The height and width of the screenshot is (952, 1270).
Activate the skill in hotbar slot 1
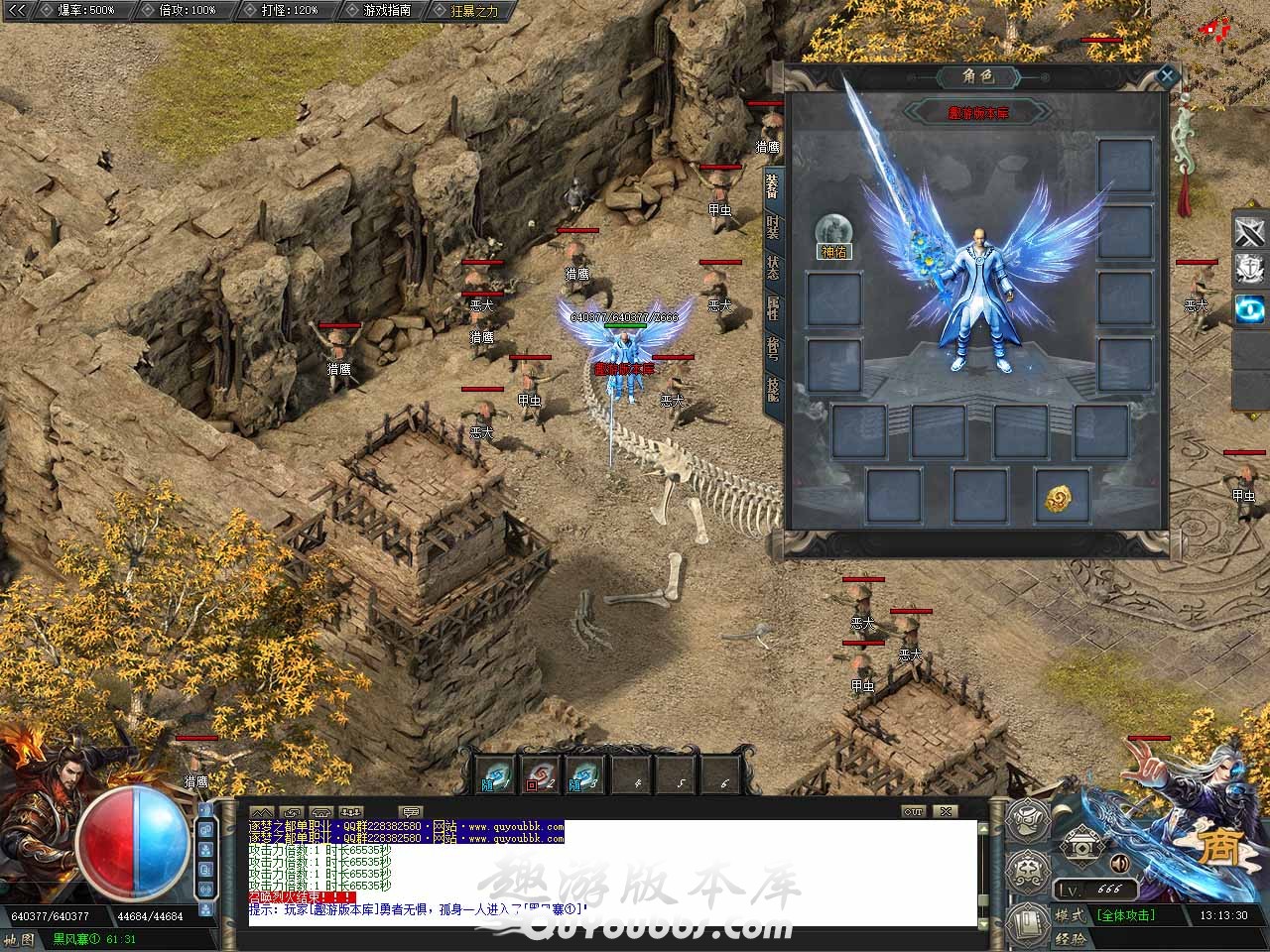tap(494, 775)
